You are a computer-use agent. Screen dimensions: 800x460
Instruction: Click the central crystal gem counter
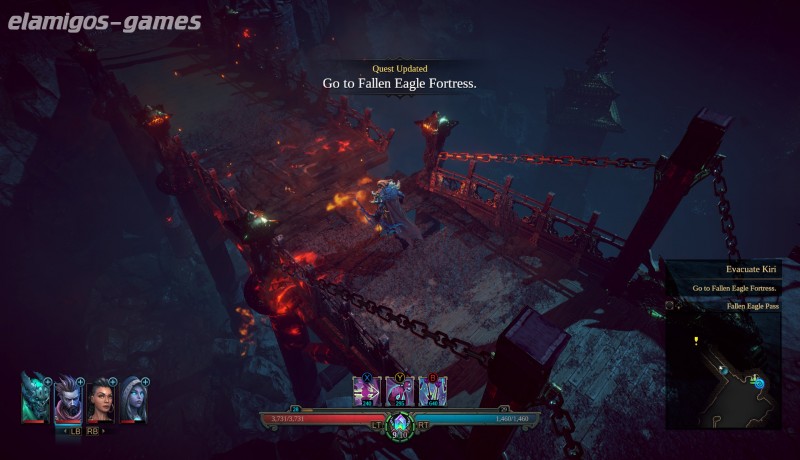[x=400, y=425]
